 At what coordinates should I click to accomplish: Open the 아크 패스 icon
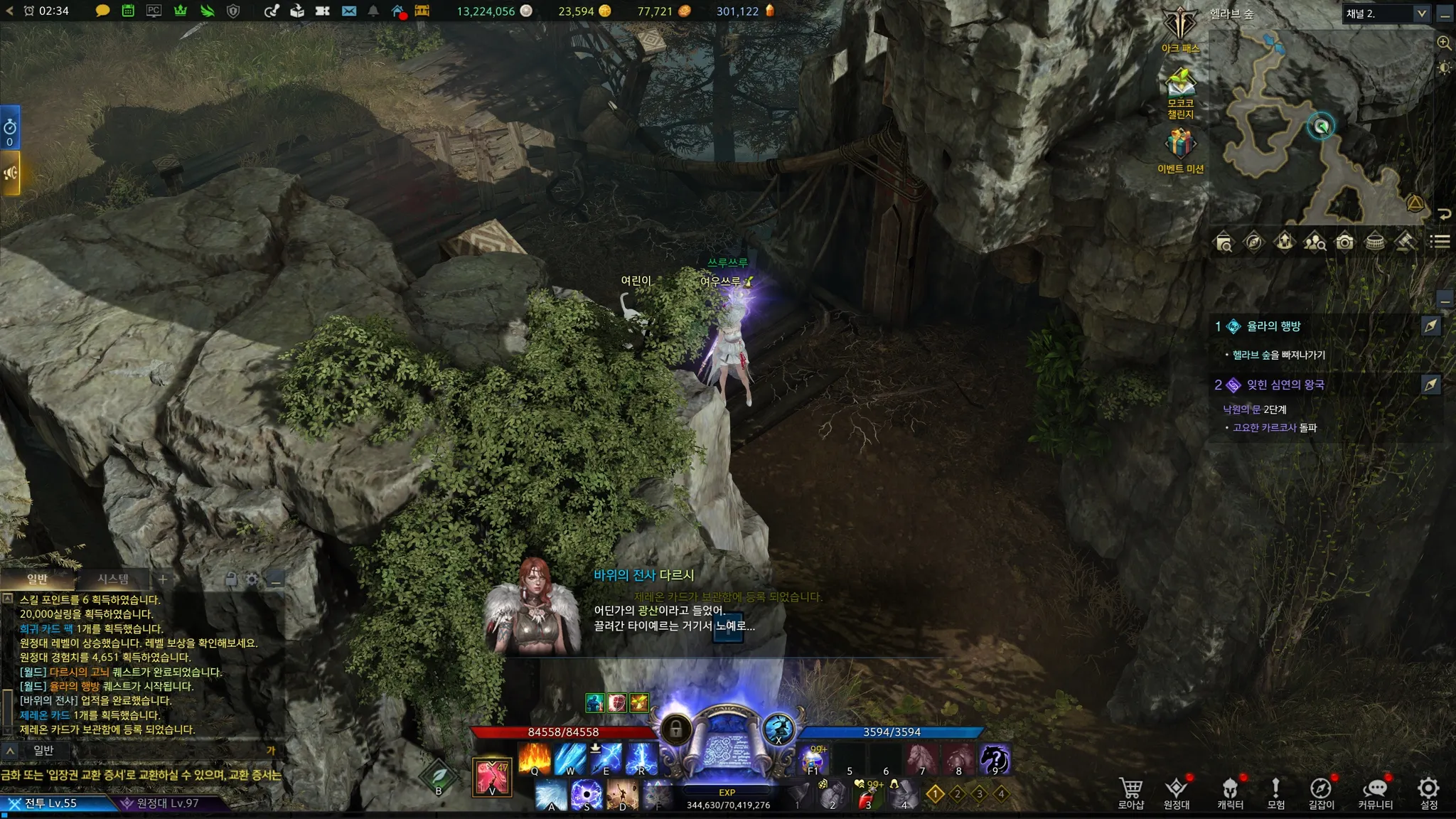[1180, 28]
